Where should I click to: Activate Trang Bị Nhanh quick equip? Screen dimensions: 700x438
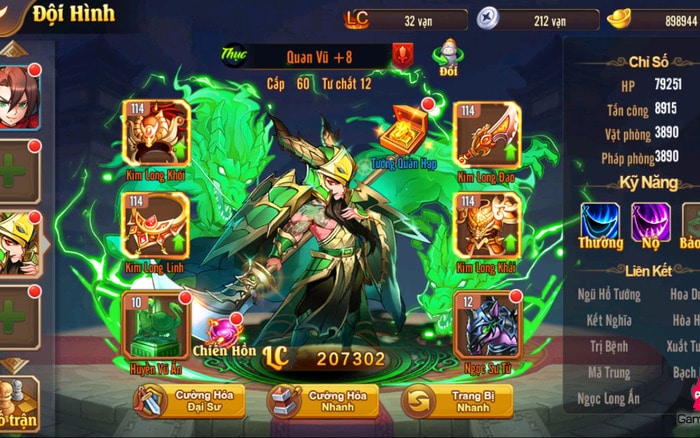tap(456, 401)
